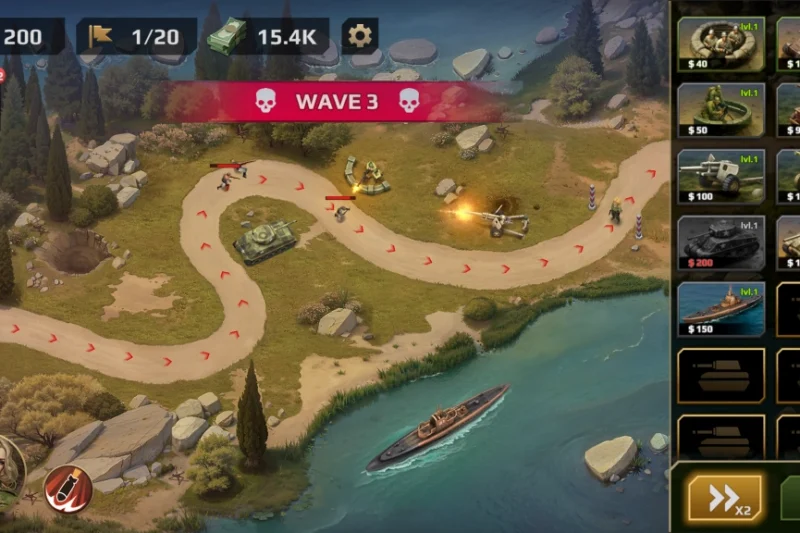Open the settings gear menu
The width and height of the screenshot is (800, 533).
[x=360, y=37]
